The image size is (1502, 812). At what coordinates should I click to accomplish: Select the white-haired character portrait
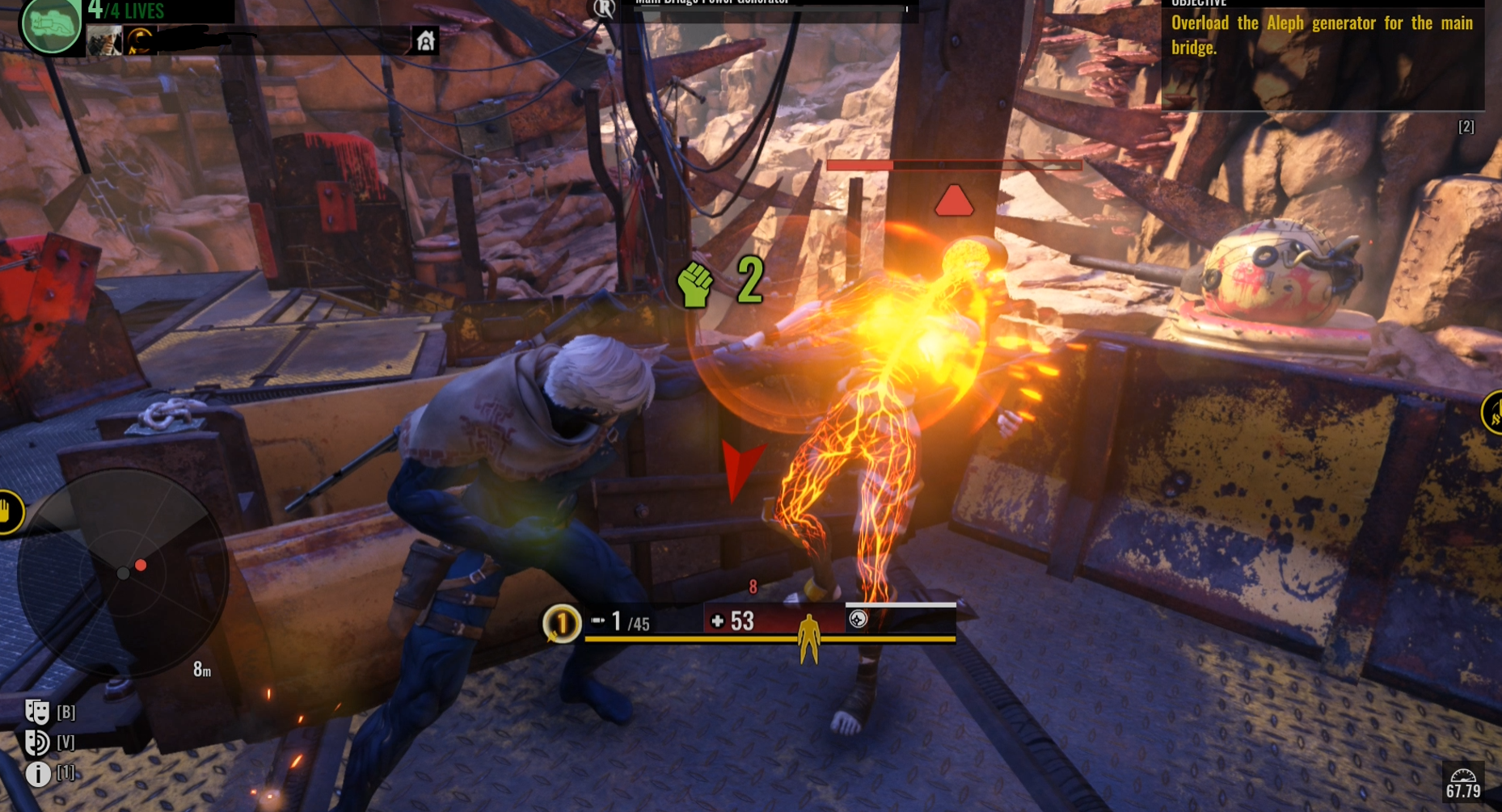(104, 40)
